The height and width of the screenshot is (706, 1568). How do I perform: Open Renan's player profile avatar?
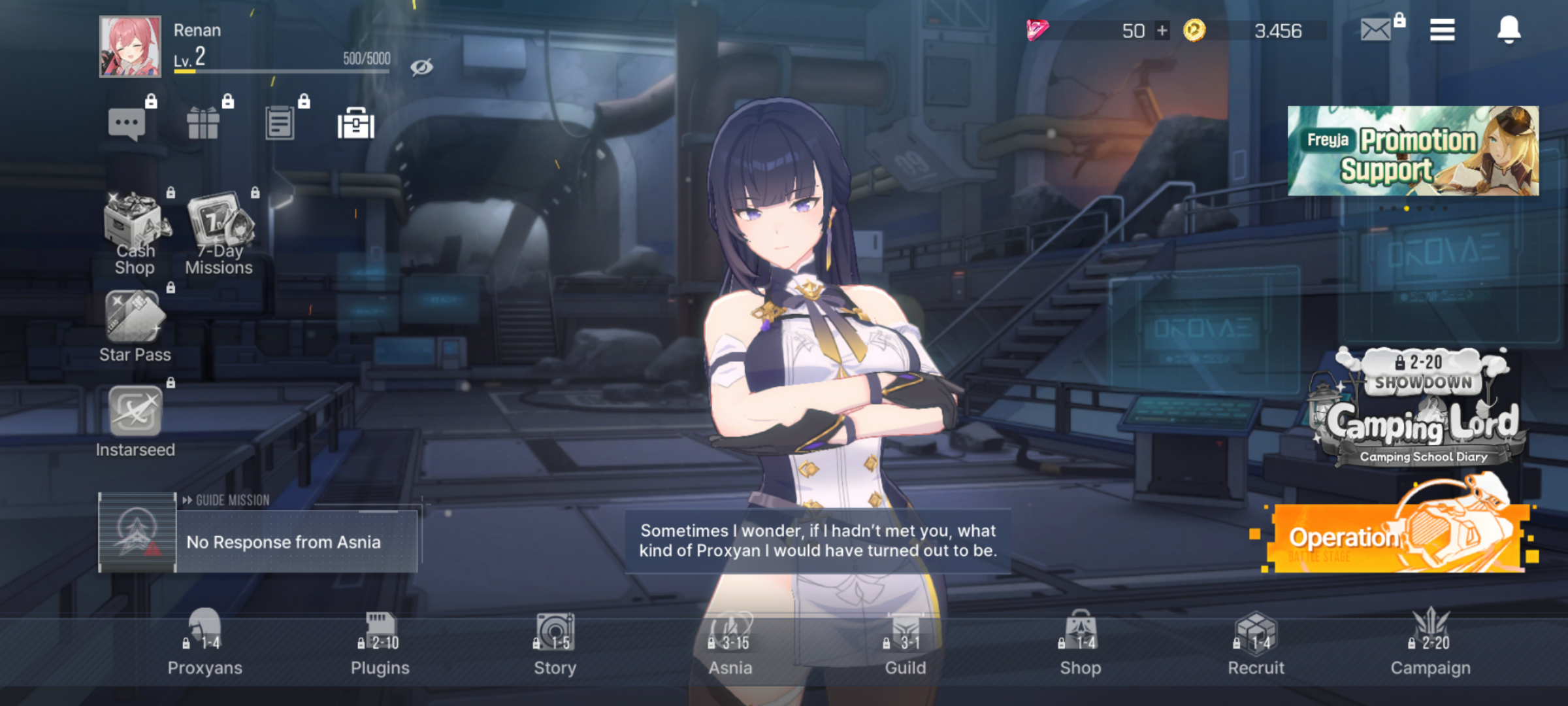coord(130,46)
